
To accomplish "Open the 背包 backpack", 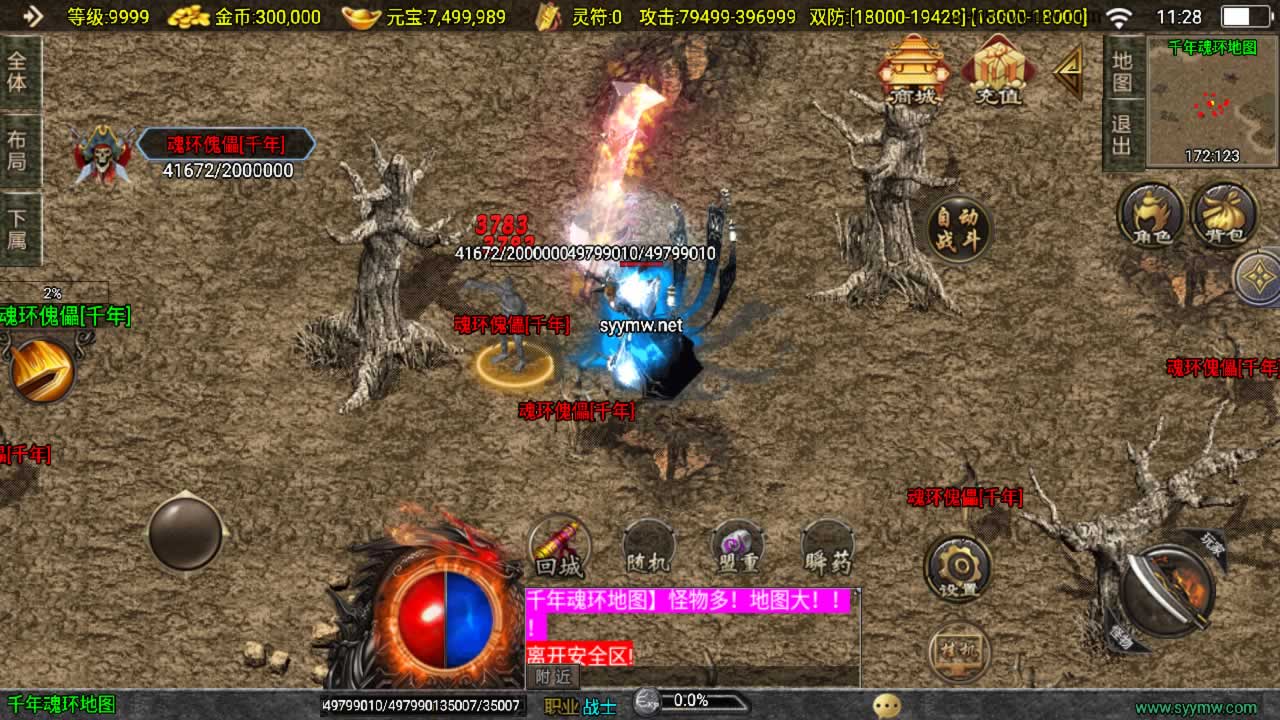I will tap(1224, 215).
